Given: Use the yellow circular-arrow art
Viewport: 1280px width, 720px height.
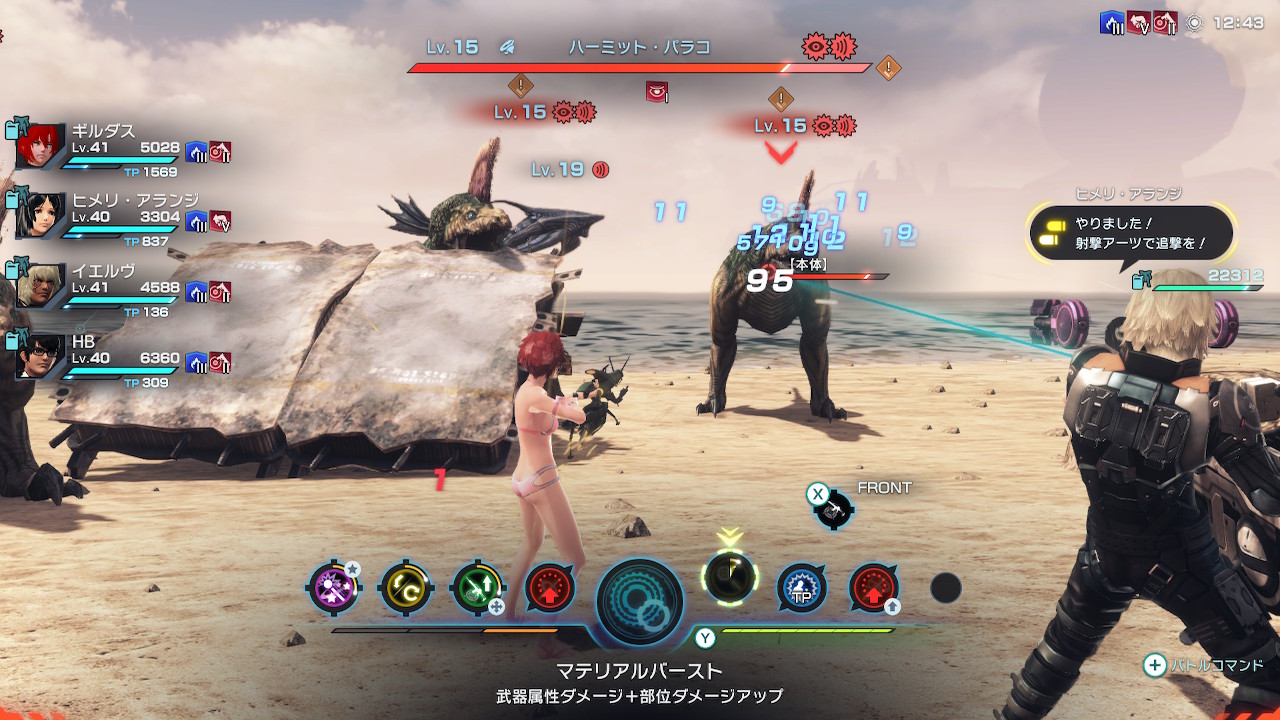Looking at the screenshot, I should pos(406,588).
